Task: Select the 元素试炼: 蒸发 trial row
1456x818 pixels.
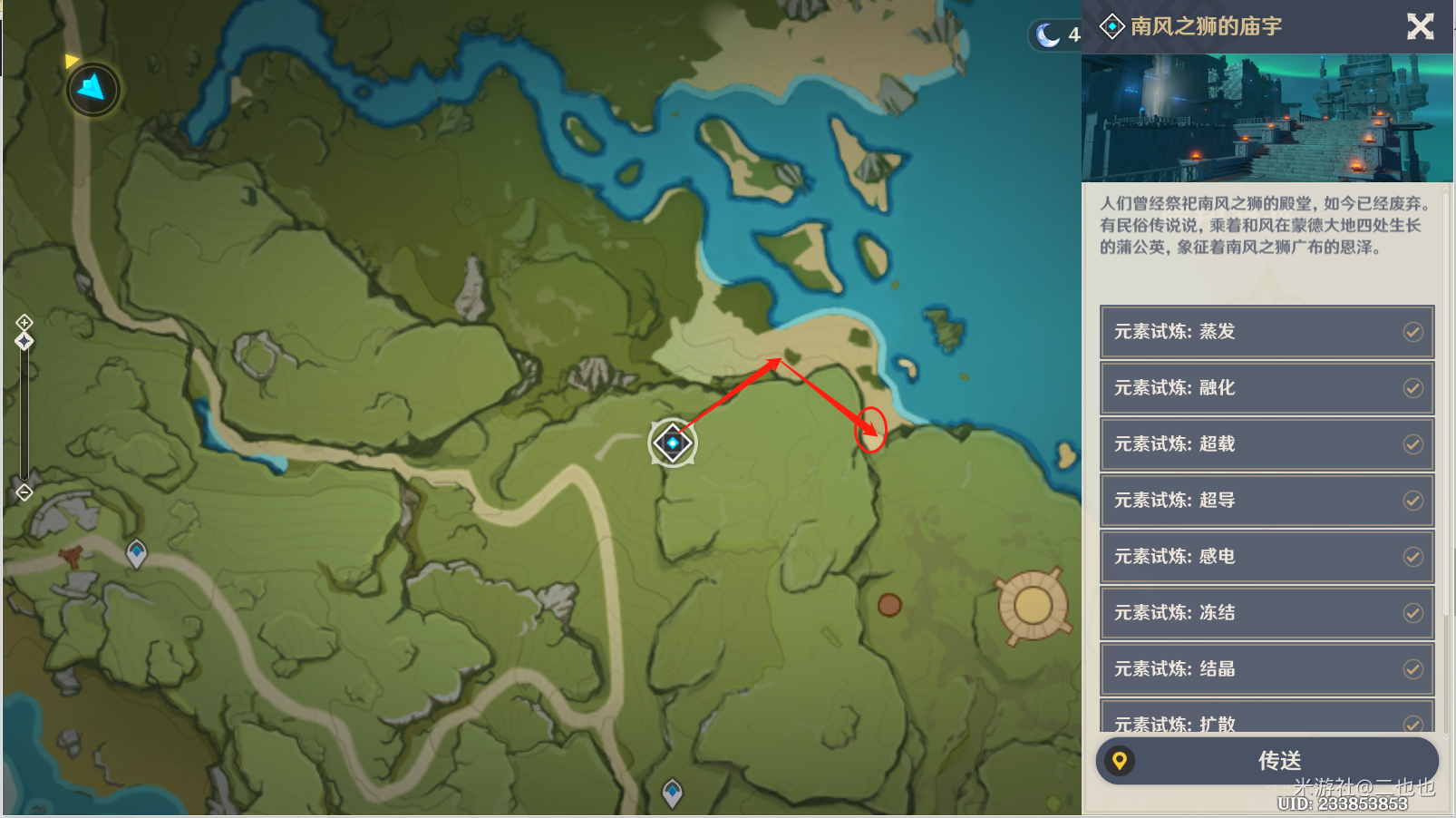Action: pyautogui.click(x=1267, y=332)
